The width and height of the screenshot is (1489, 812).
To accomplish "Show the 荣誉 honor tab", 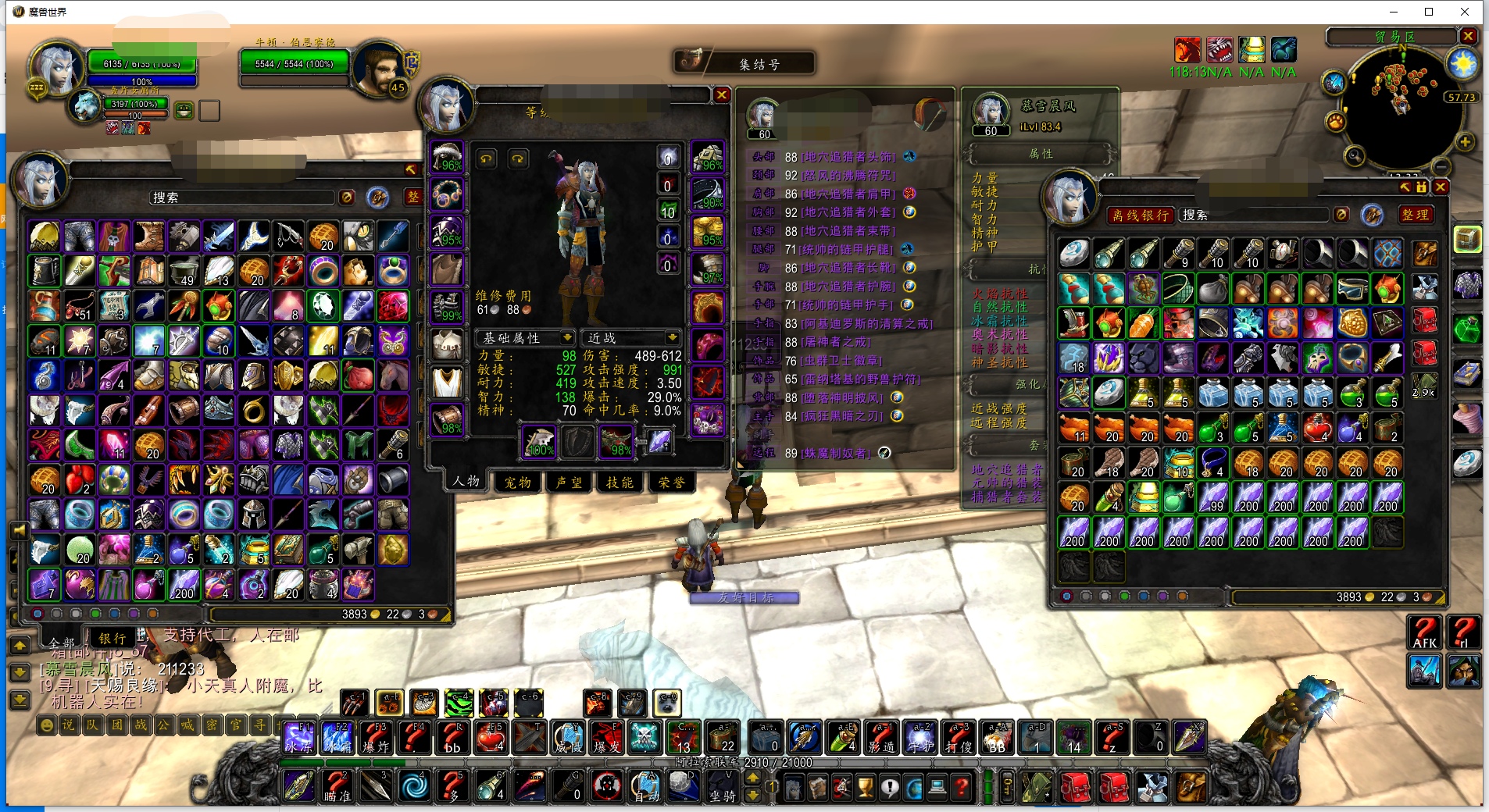I will pyautogui.click(x=671, y=483).
